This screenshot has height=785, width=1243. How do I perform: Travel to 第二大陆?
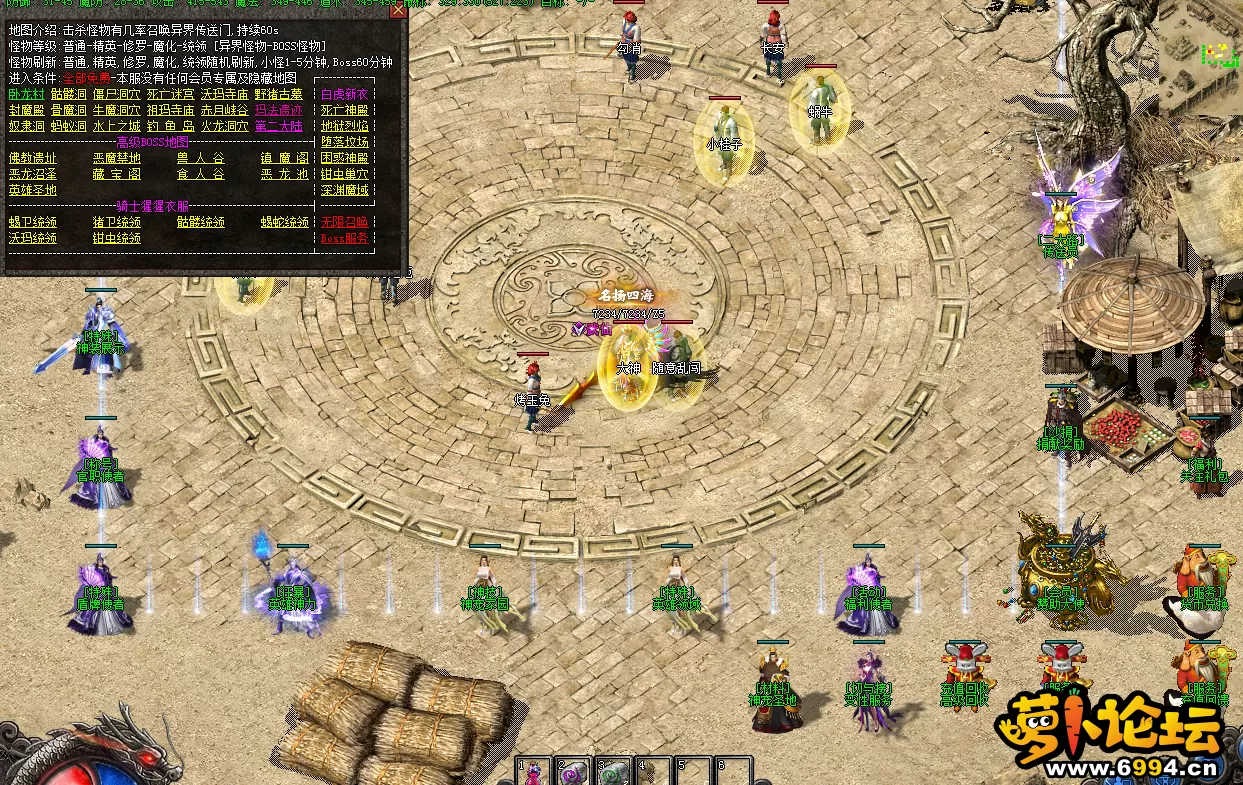(278, 126)
